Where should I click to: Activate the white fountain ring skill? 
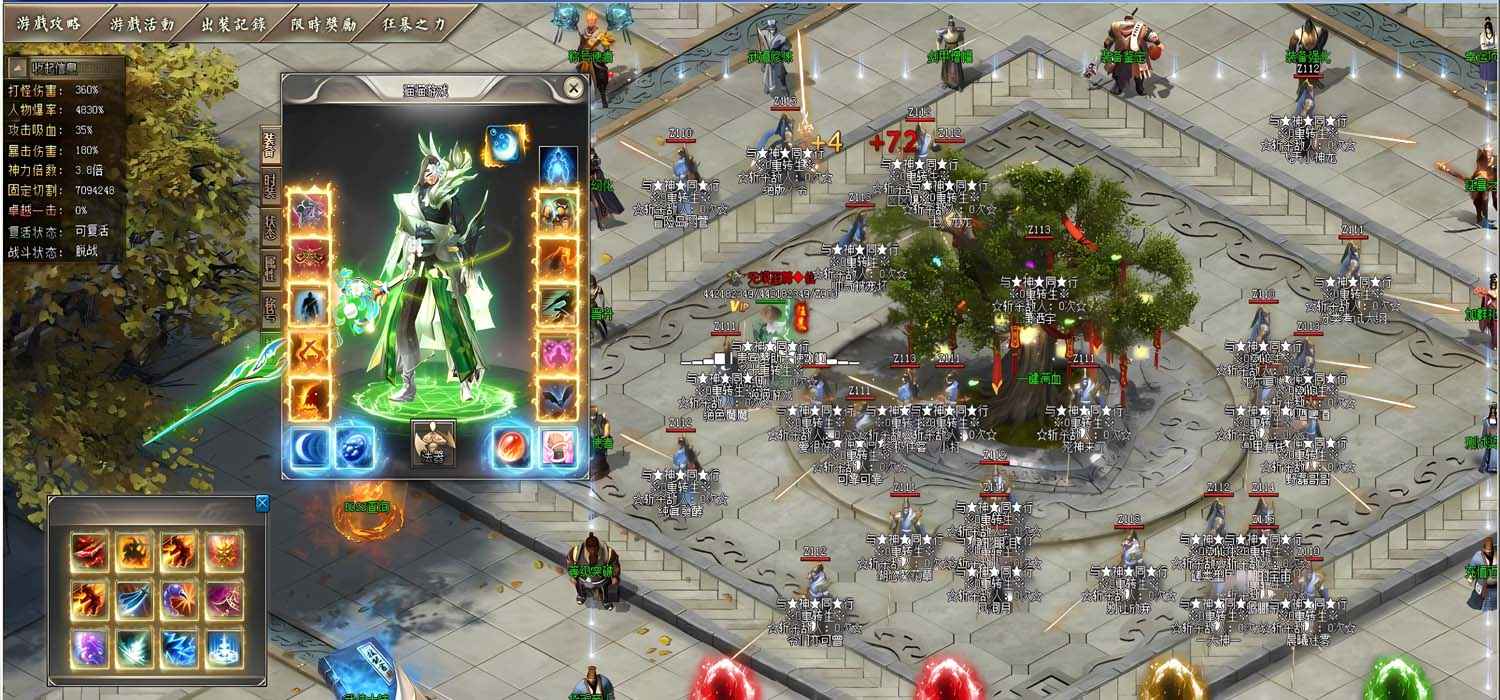(224, 648)
